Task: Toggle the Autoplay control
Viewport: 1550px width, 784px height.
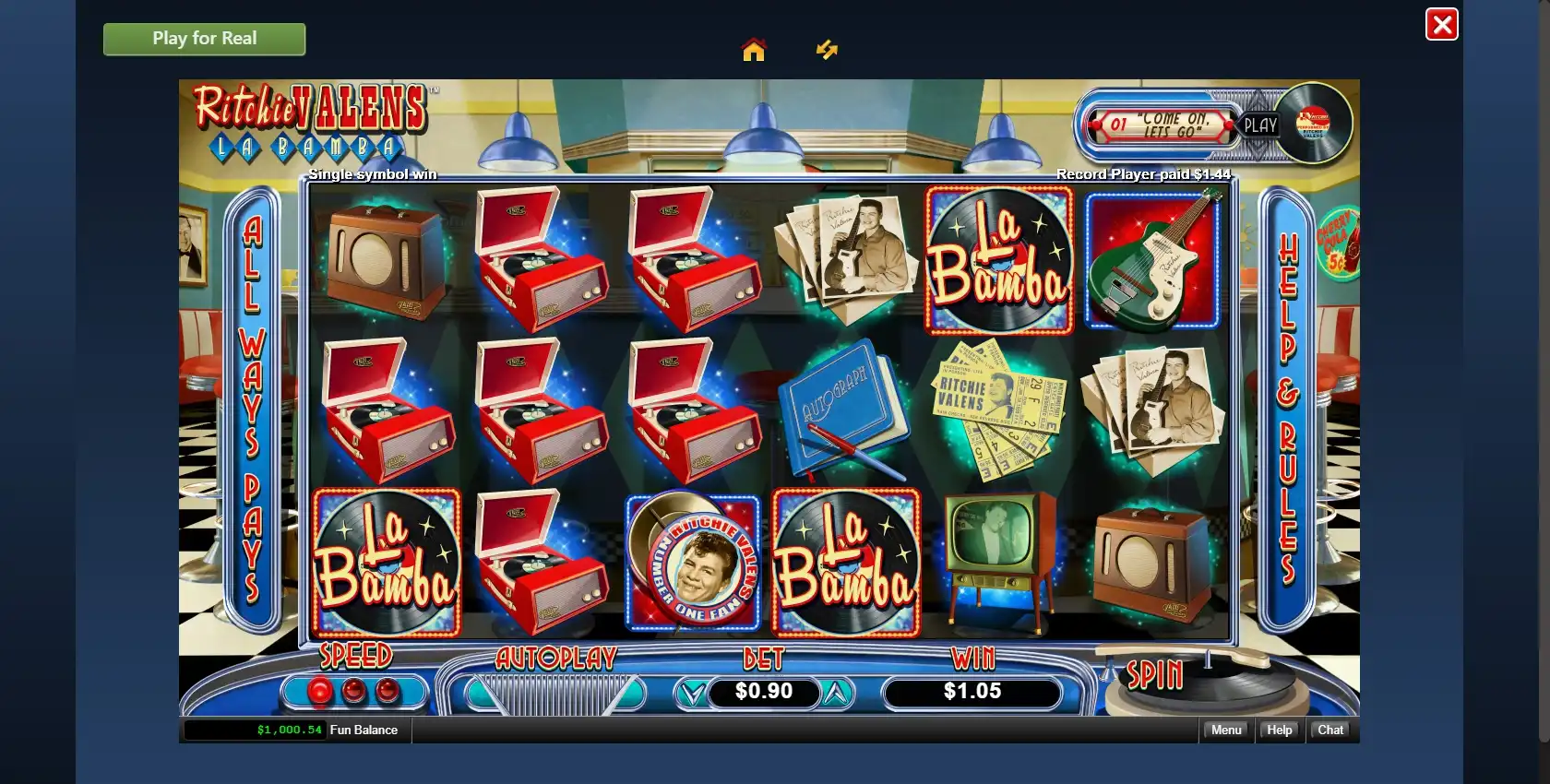Action: (554, 693)
